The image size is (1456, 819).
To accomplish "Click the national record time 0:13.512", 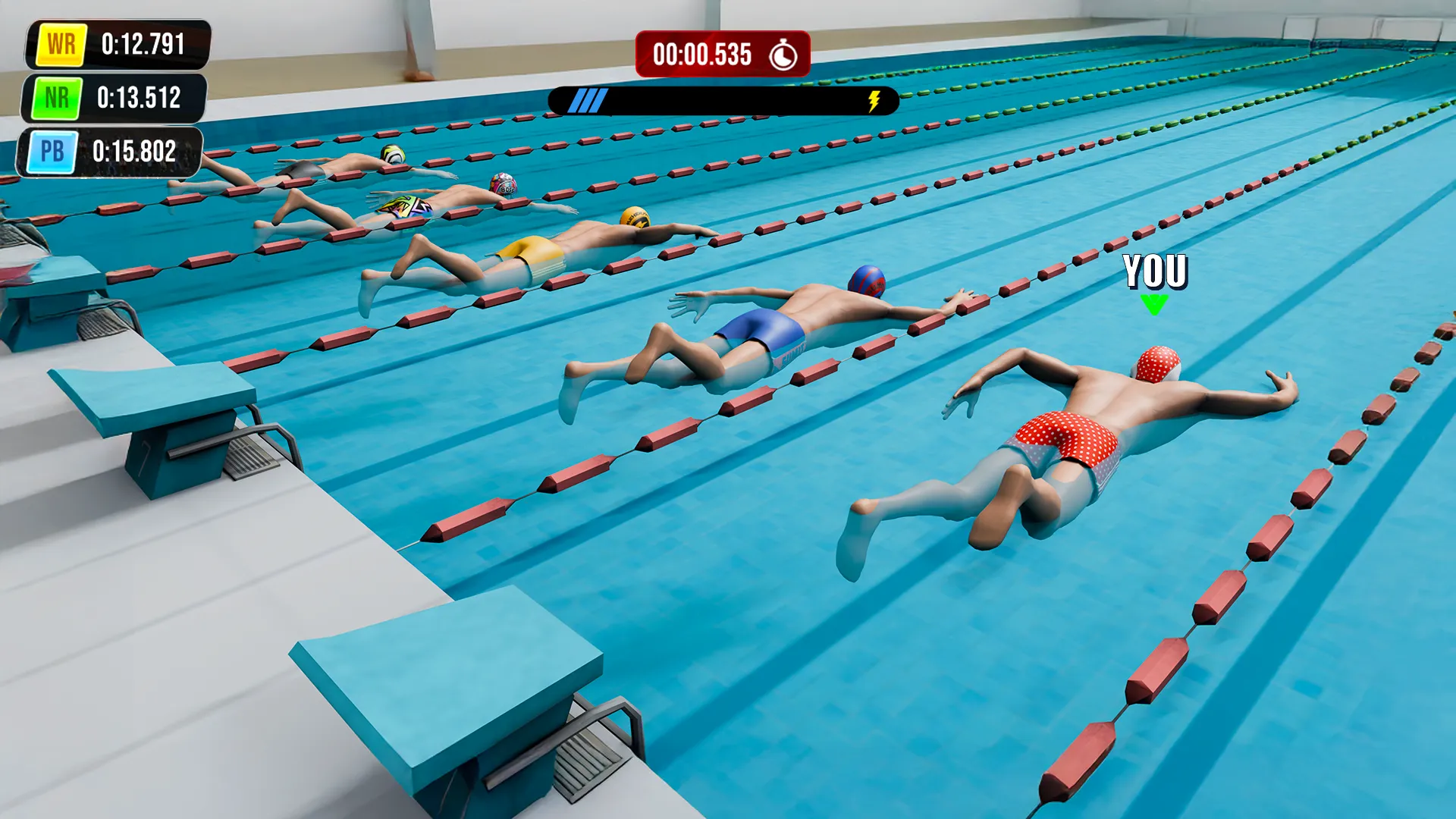I will [139, 96].
